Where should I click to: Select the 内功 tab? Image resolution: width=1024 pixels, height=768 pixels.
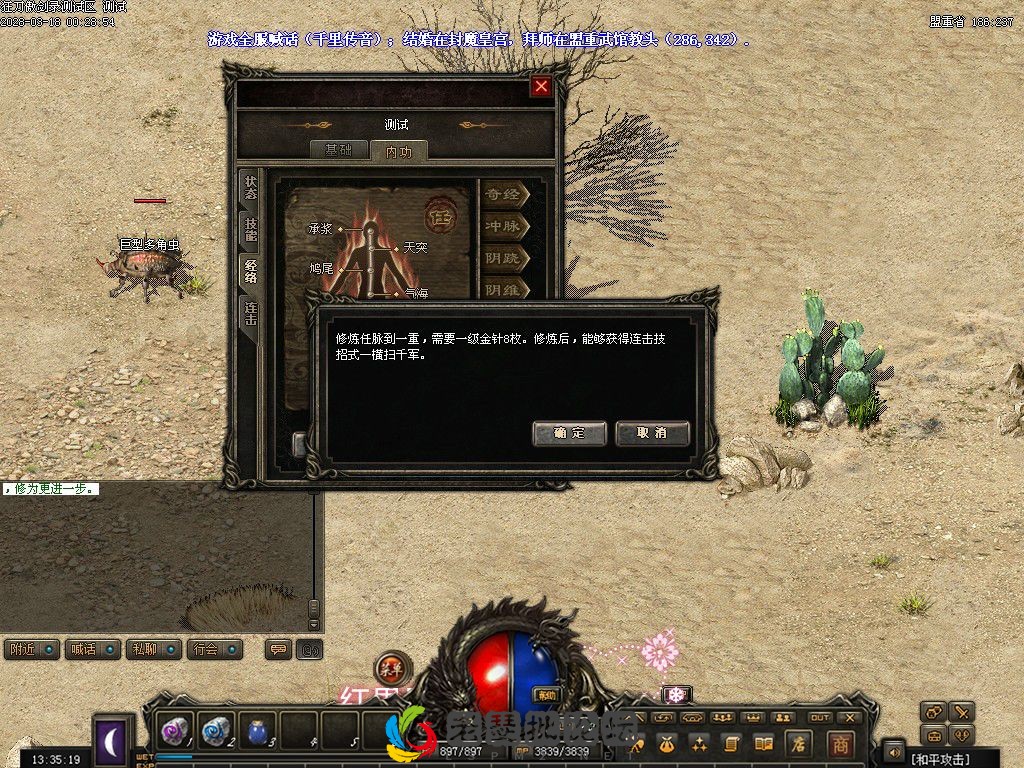[398, 151]
